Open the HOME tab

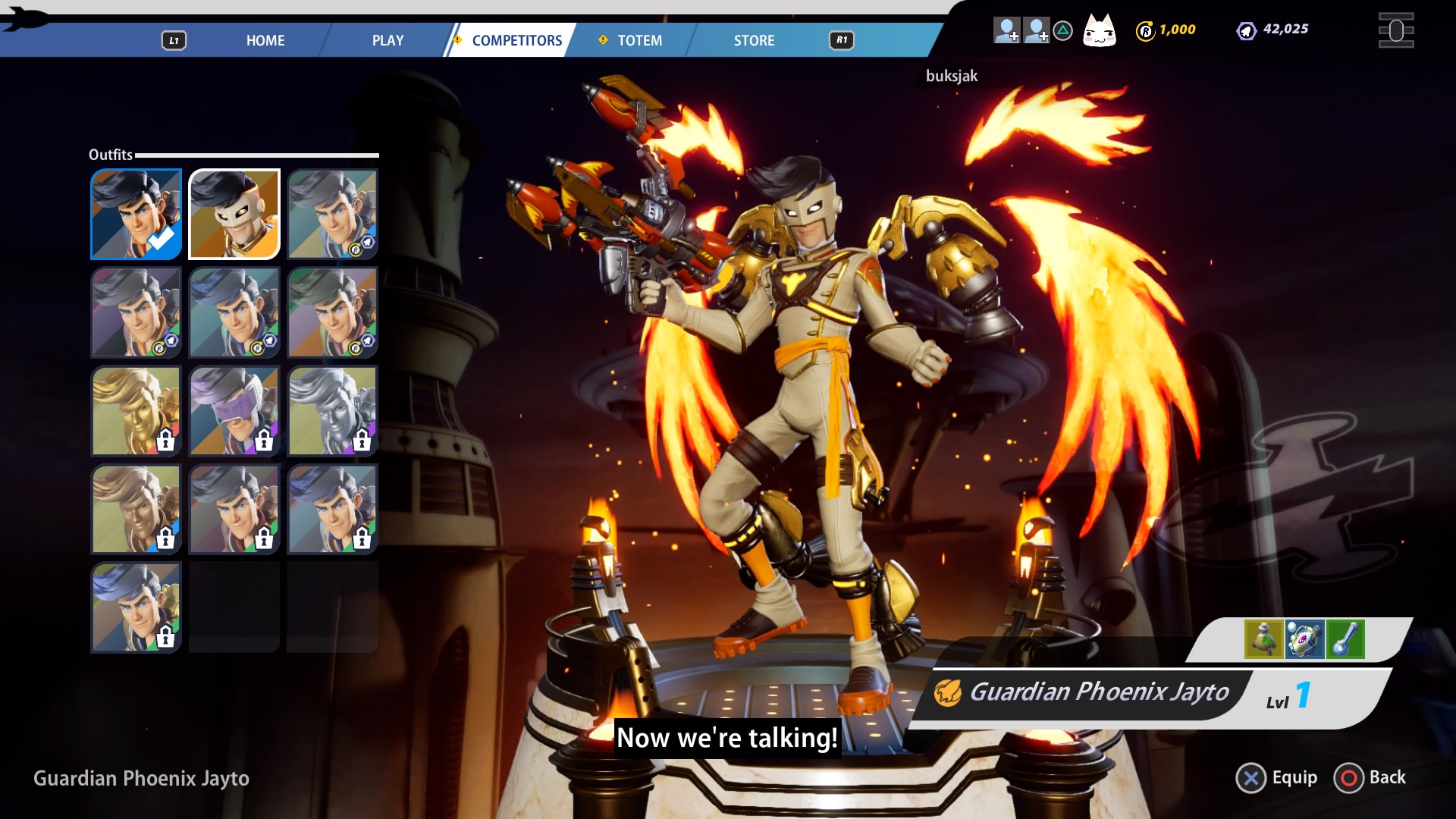[265, 40]
